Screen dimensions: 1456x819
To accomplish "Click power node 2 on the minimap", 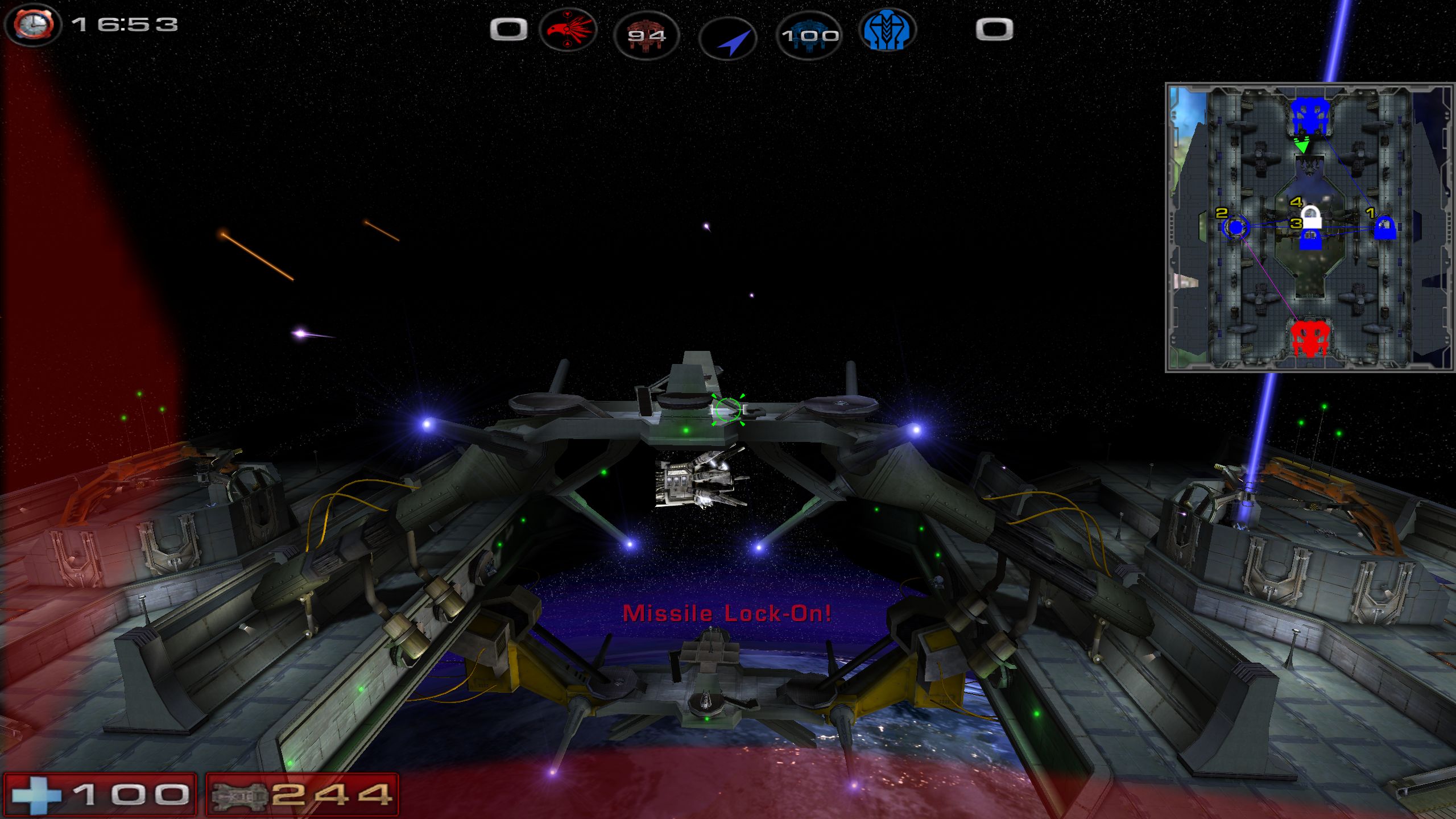I will pos(1235,227).
